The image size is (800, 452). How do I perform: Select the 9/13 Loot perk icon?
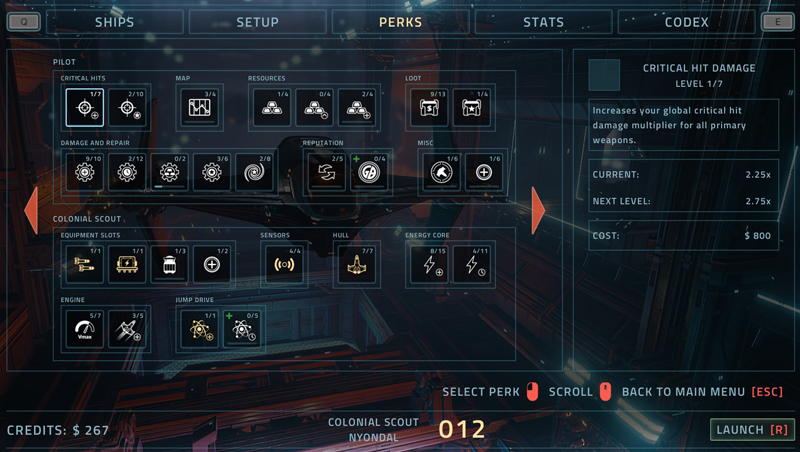coord(429,108)
